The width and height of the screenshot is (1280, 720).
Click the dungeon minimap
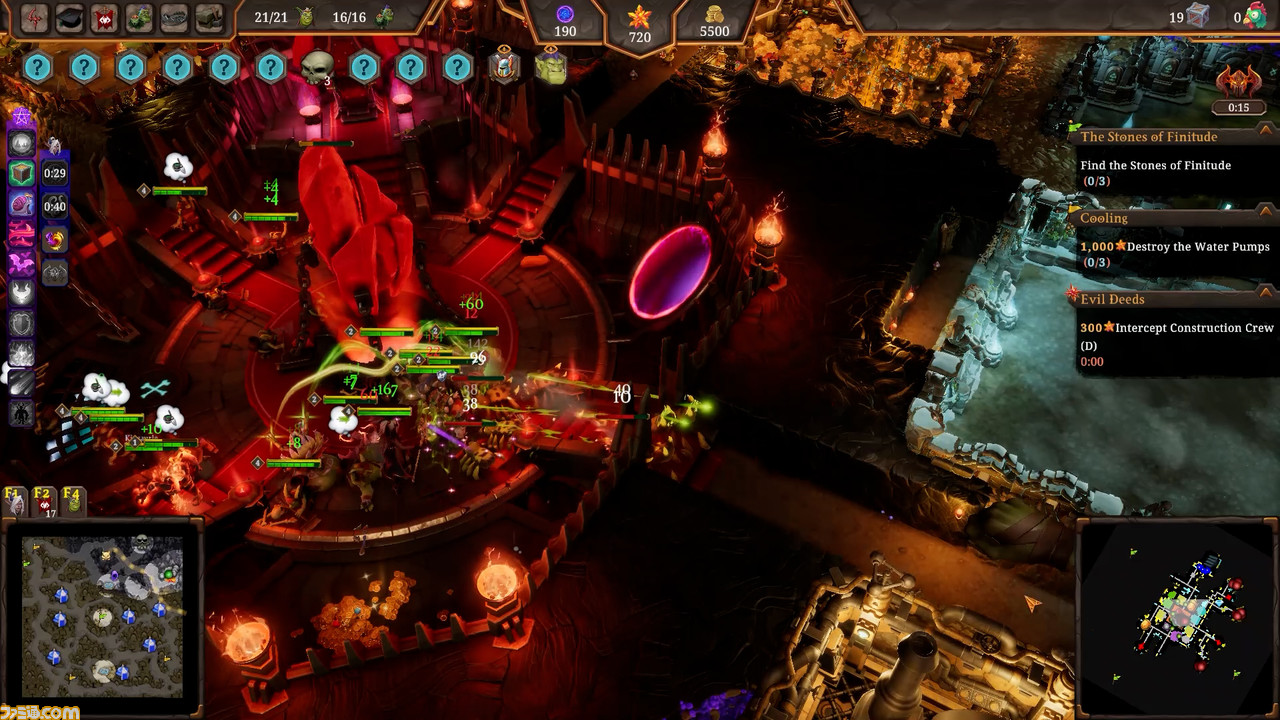tap(1180, 617)
